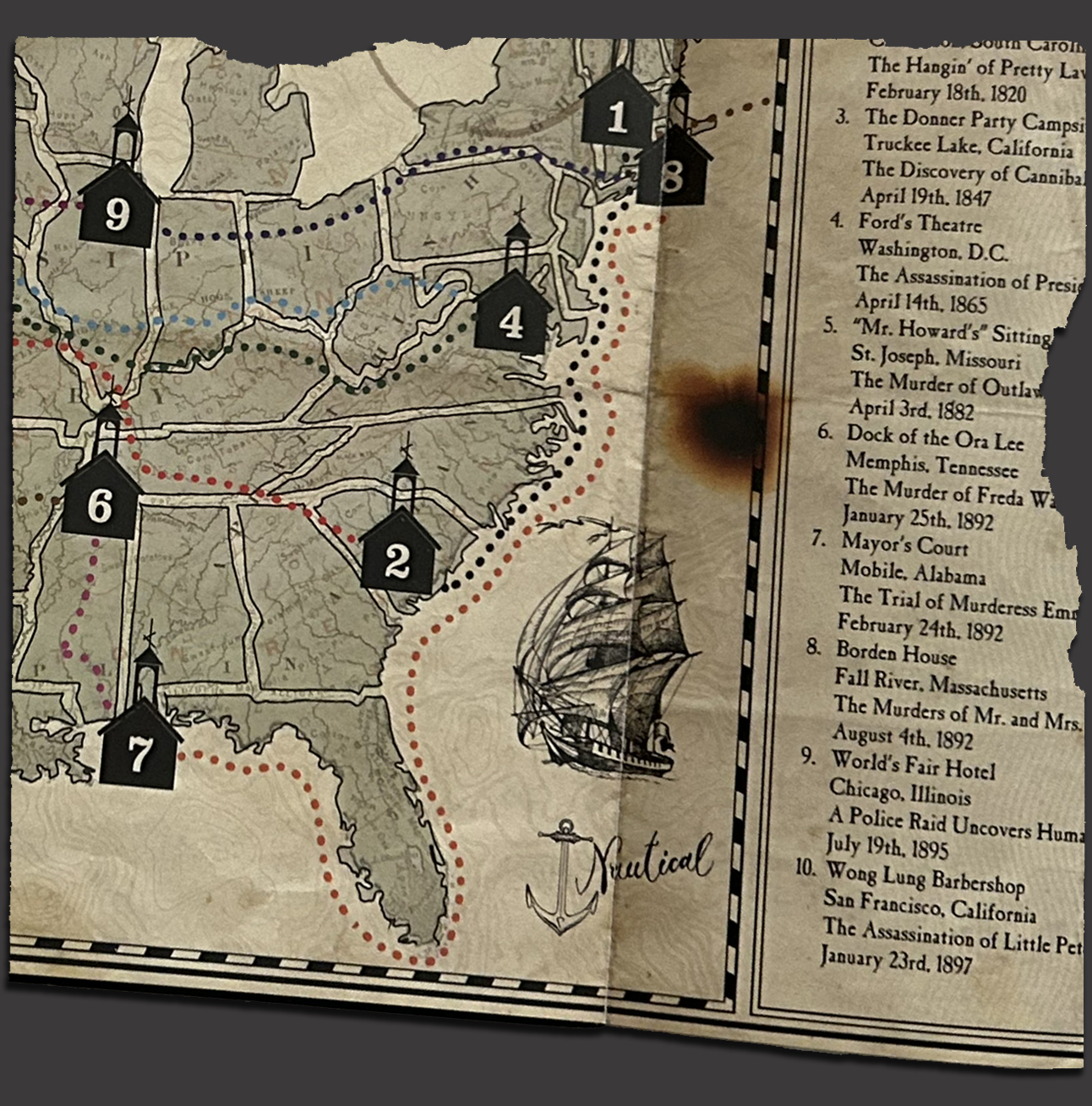Choose the number 9 house marker

(118, 211)
